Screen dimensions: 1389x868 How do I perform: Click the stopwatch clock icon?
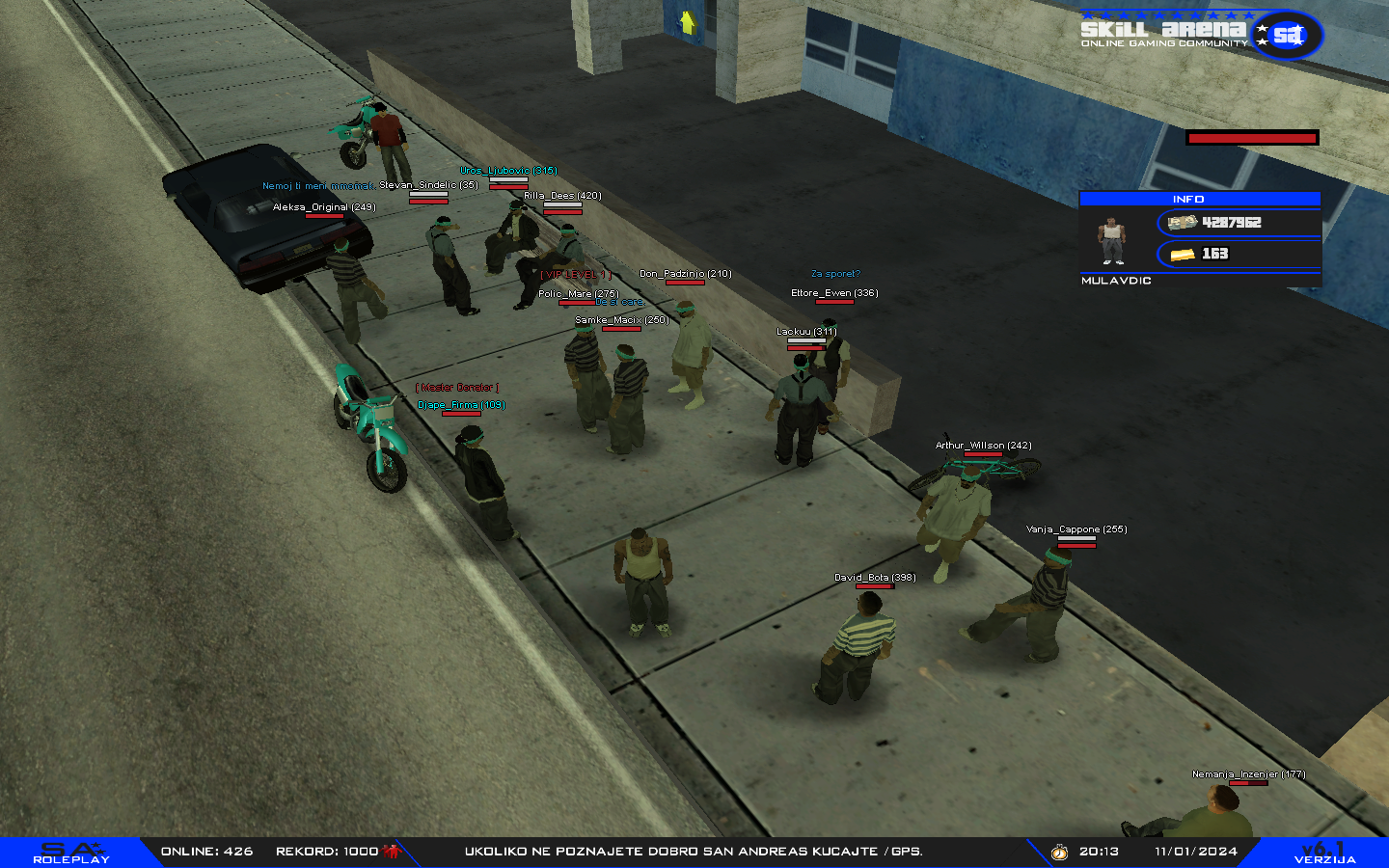1059,852
